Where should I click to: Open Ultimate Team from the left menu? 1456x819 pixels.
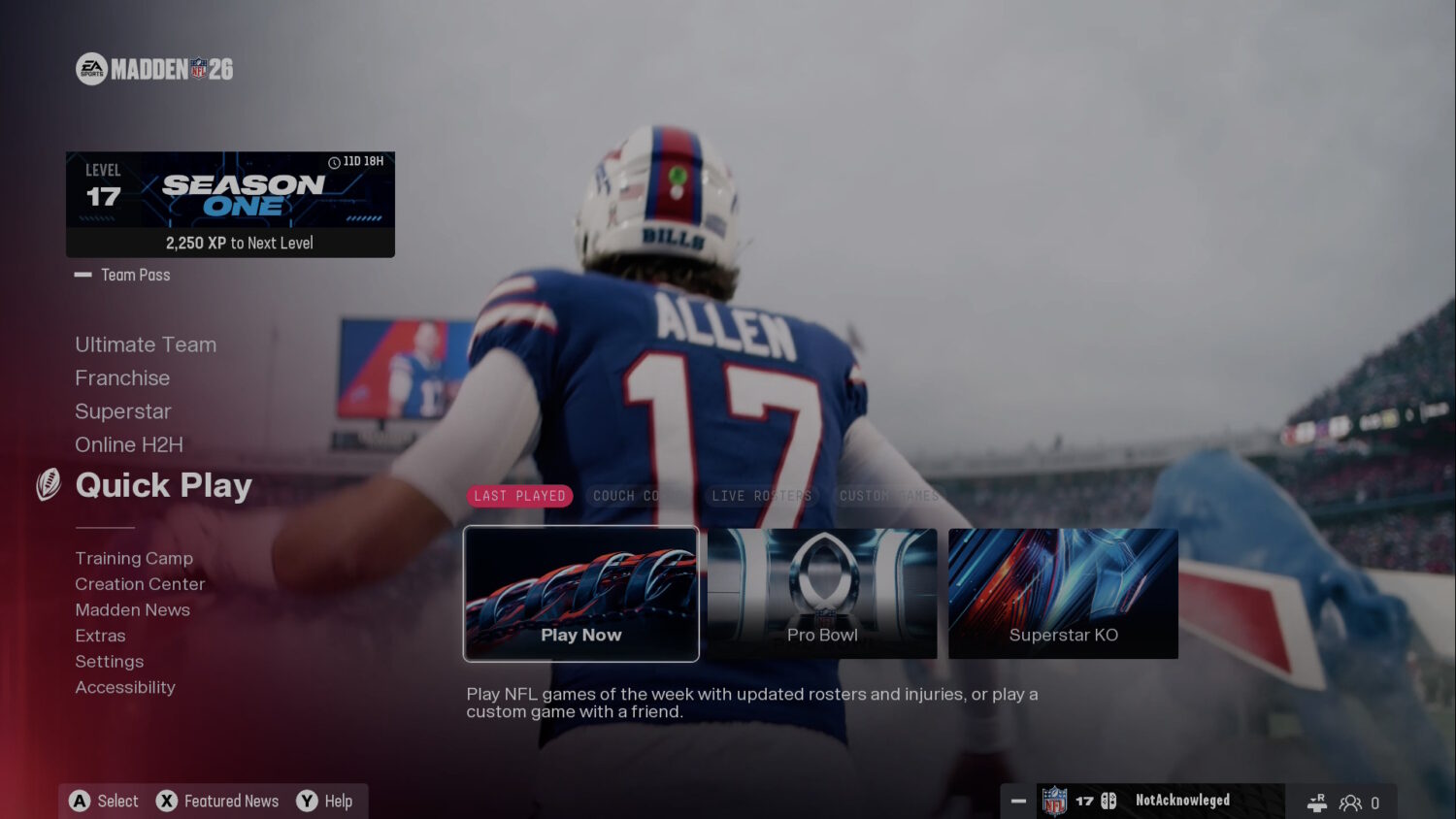(x=146, y=344)
